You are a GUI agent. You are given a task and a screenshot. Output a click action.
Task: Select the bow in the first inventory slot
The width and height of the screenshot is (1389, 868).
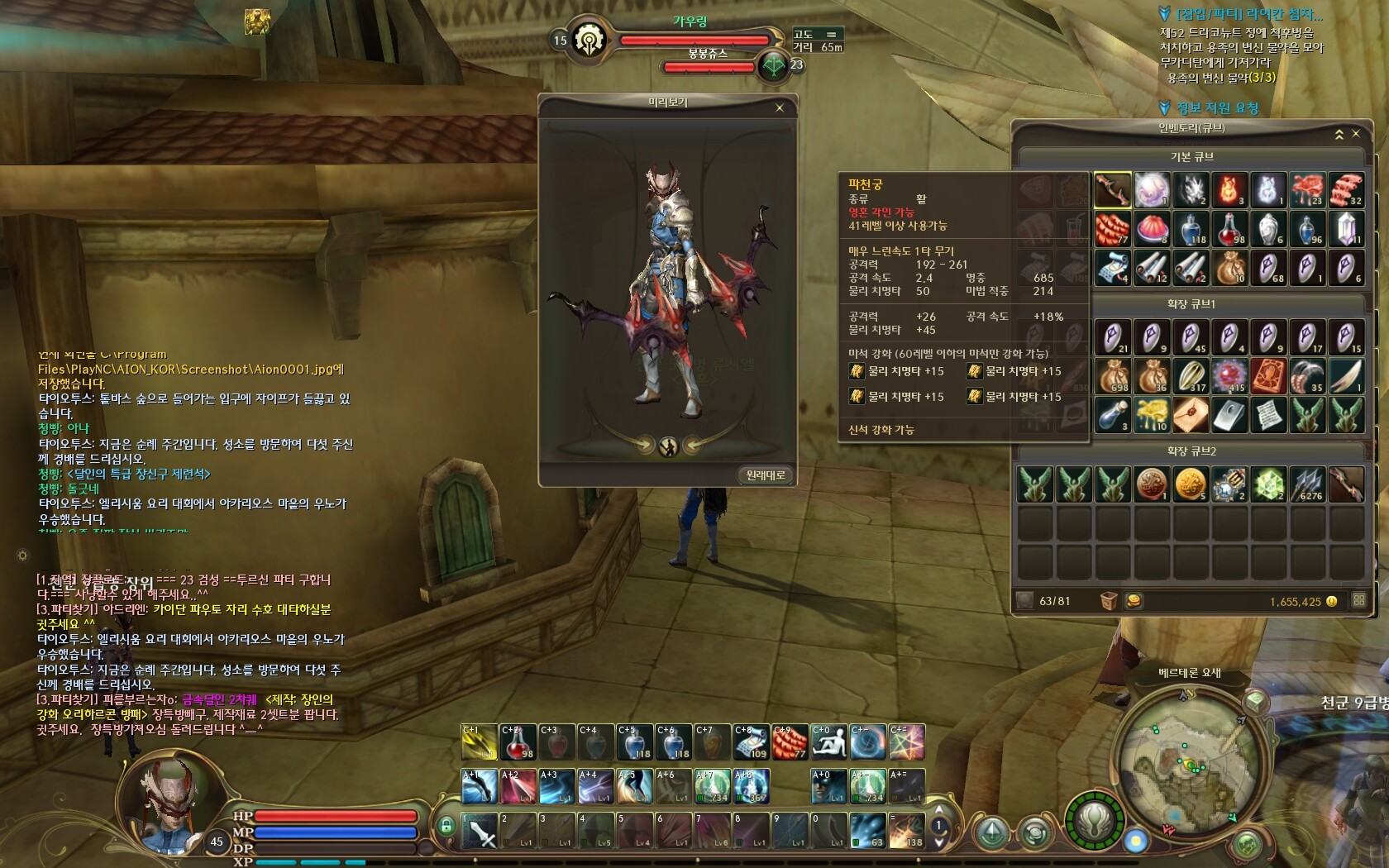tap(1113, 190)
